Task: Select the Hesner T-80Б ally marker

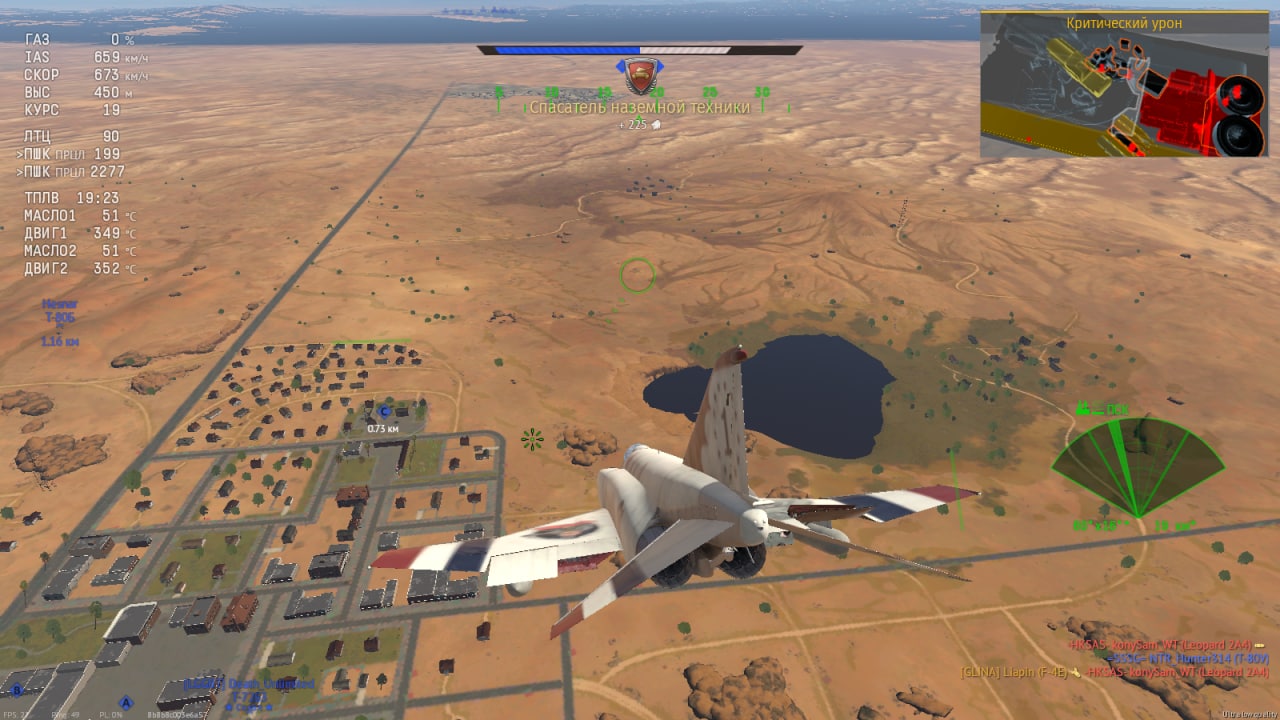Action: pos(60,316)
